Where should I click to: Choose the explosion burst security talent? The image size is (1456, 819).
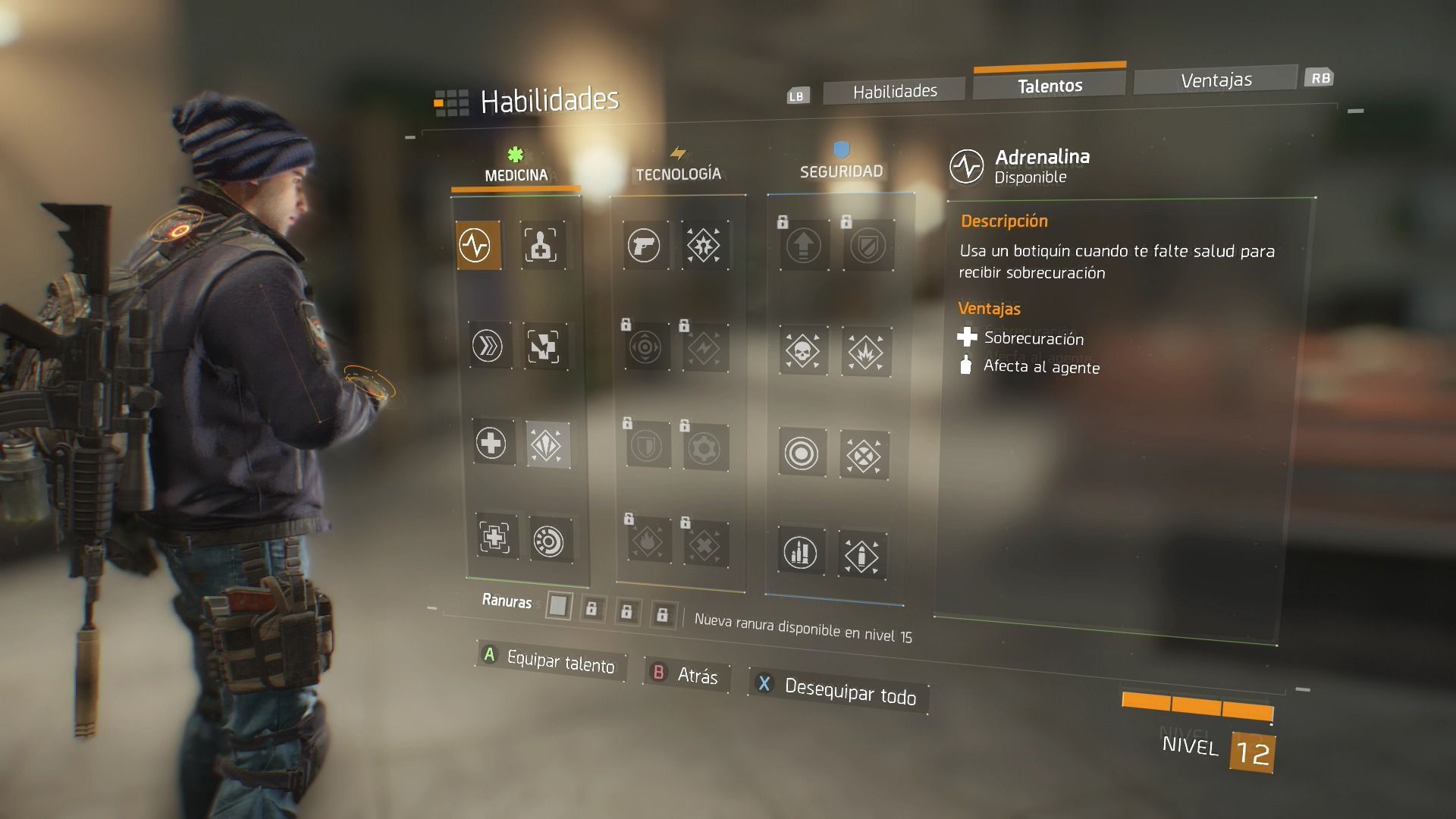click(x=865, y=353)
